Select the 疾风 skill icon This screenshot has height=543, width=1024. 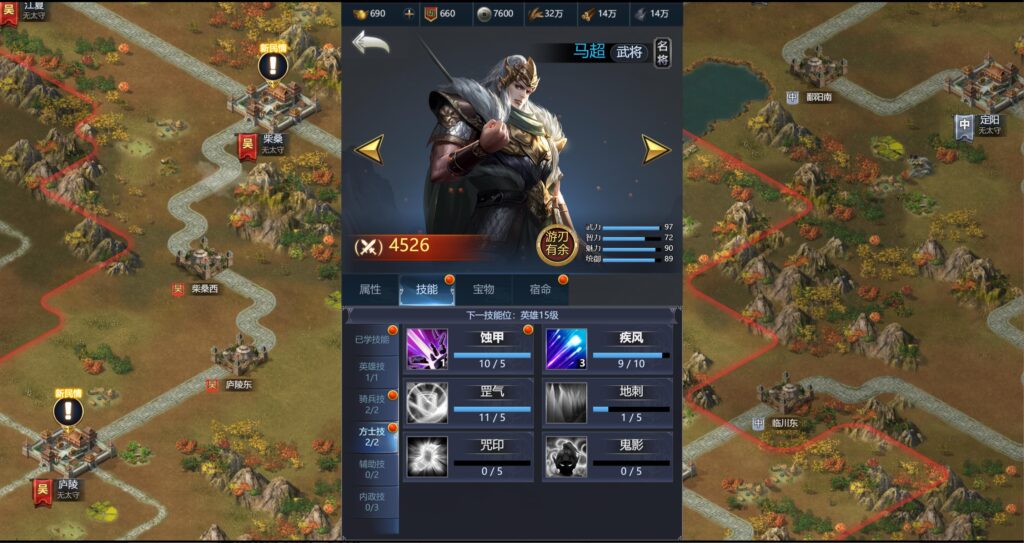[566, 349]
